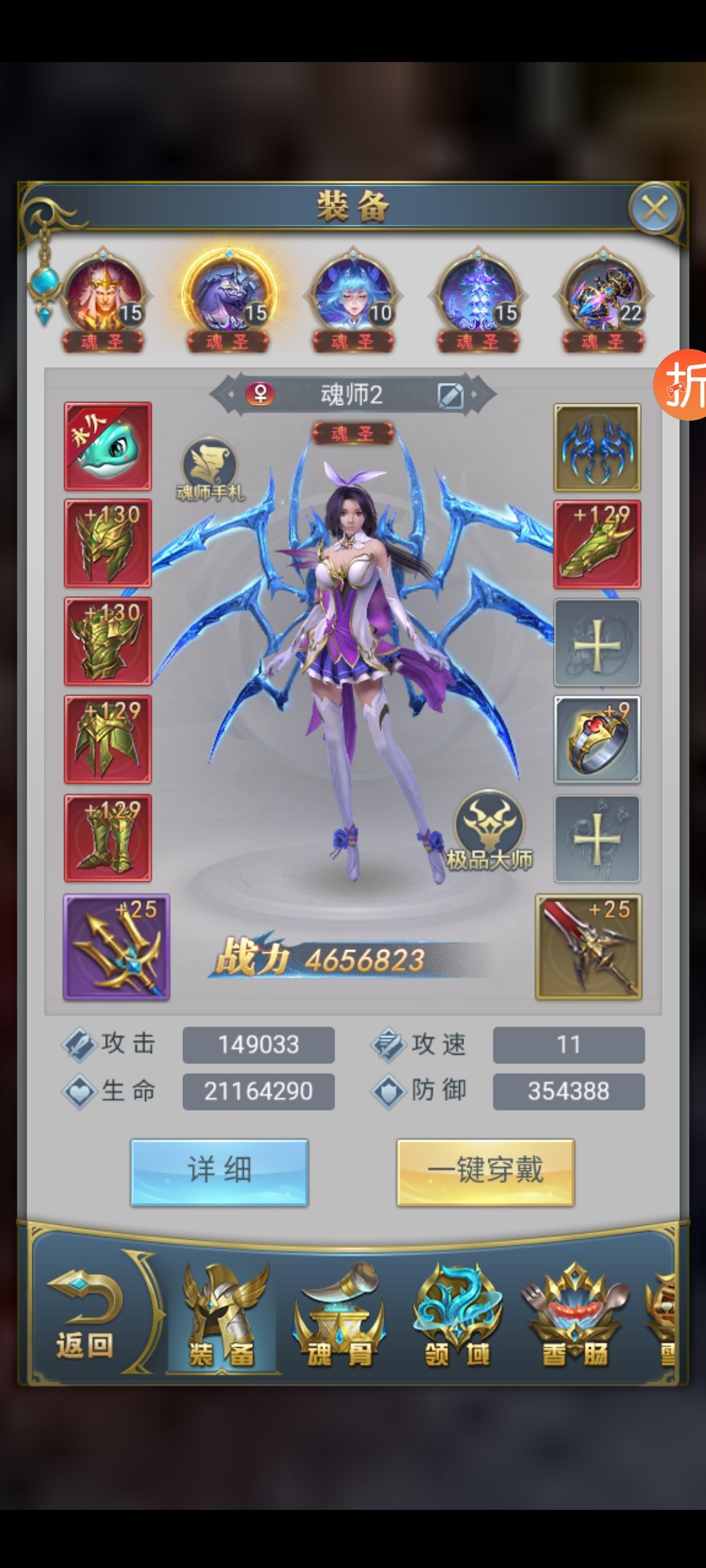Viewport: 706px width, 1568px height.
Task: Open the 领域 domain tab
Action: (458, 1317)
